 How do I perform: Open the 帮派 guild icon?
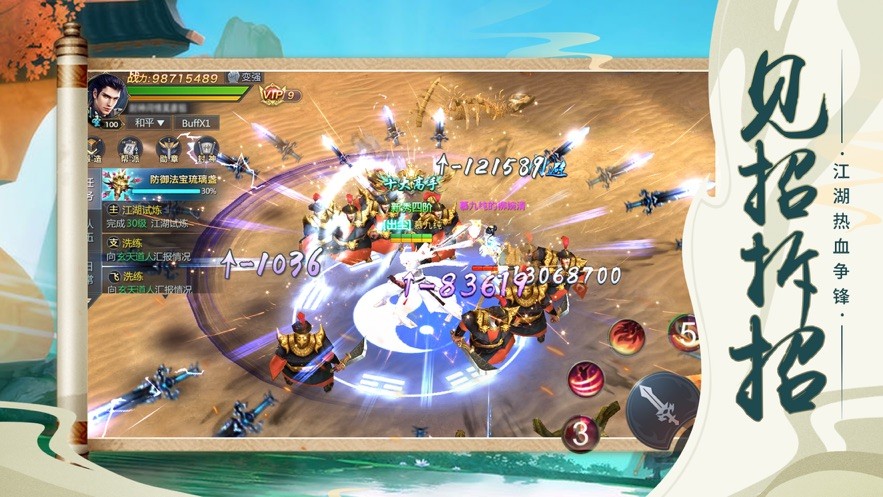click(x=130, y=150)
